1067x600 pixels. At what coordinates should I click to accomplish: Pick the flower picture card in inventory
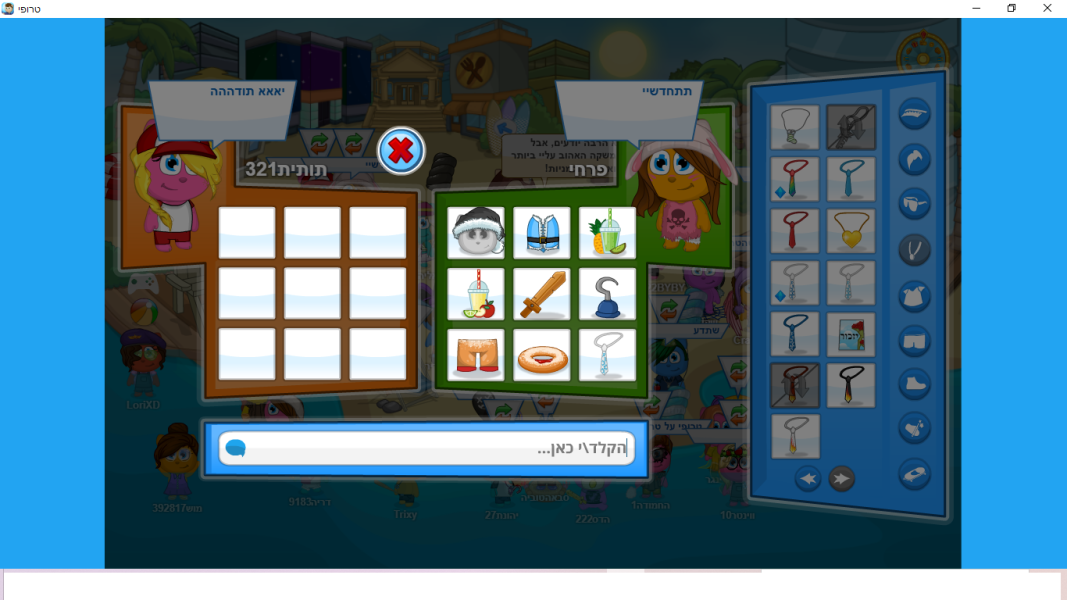coord(851,334)
